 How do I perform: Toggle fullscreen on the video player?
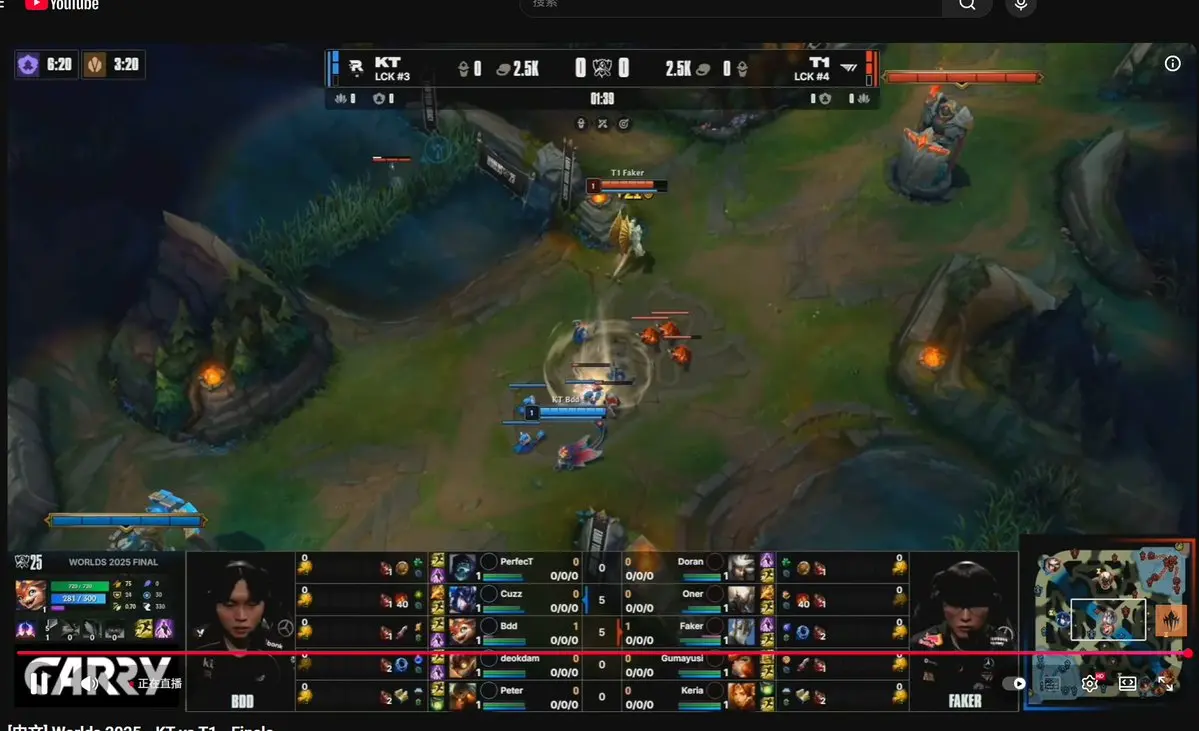click(1166, 684)
